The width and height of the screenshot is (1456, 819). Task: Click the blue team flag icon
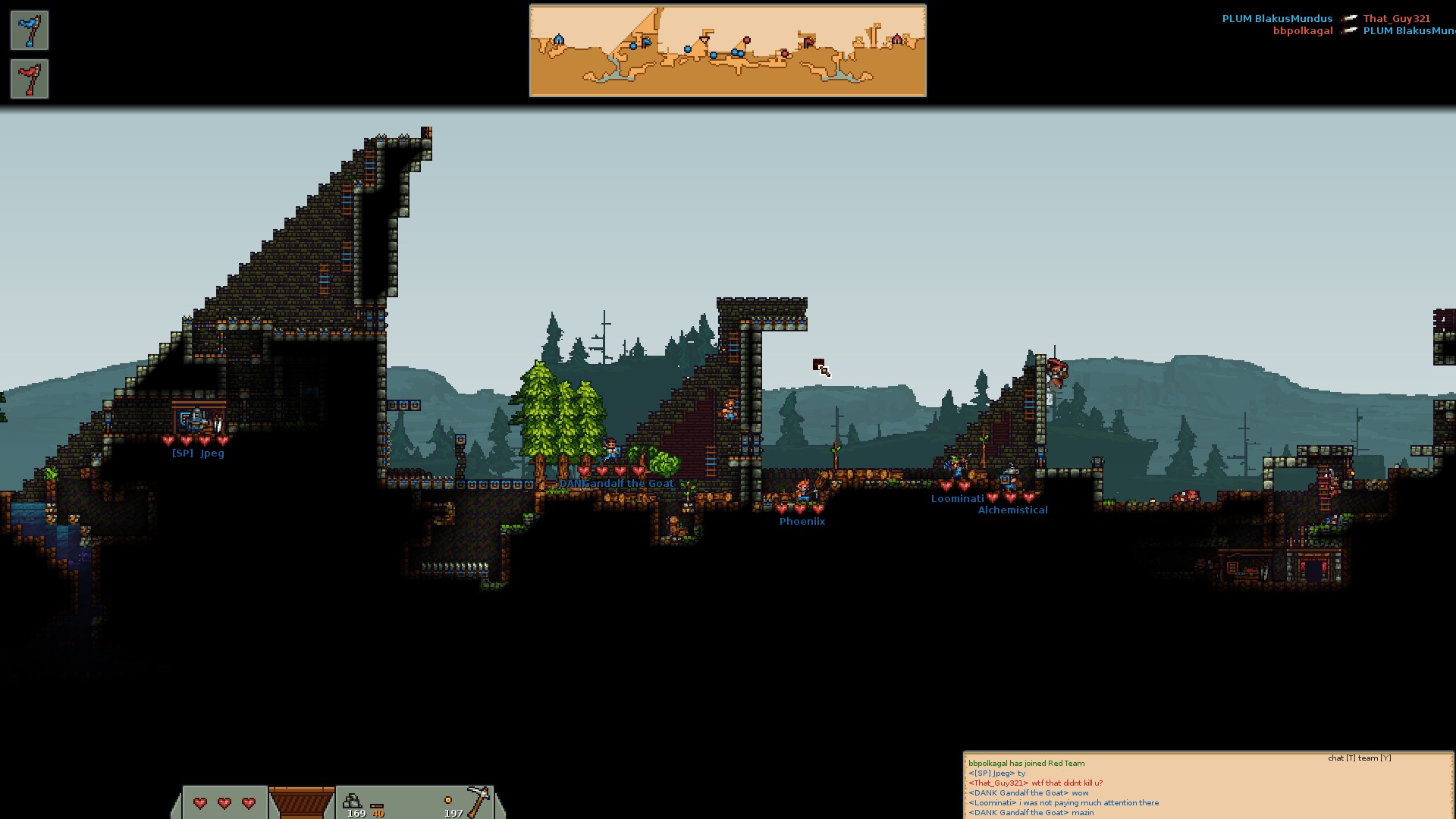coord(30,30)
